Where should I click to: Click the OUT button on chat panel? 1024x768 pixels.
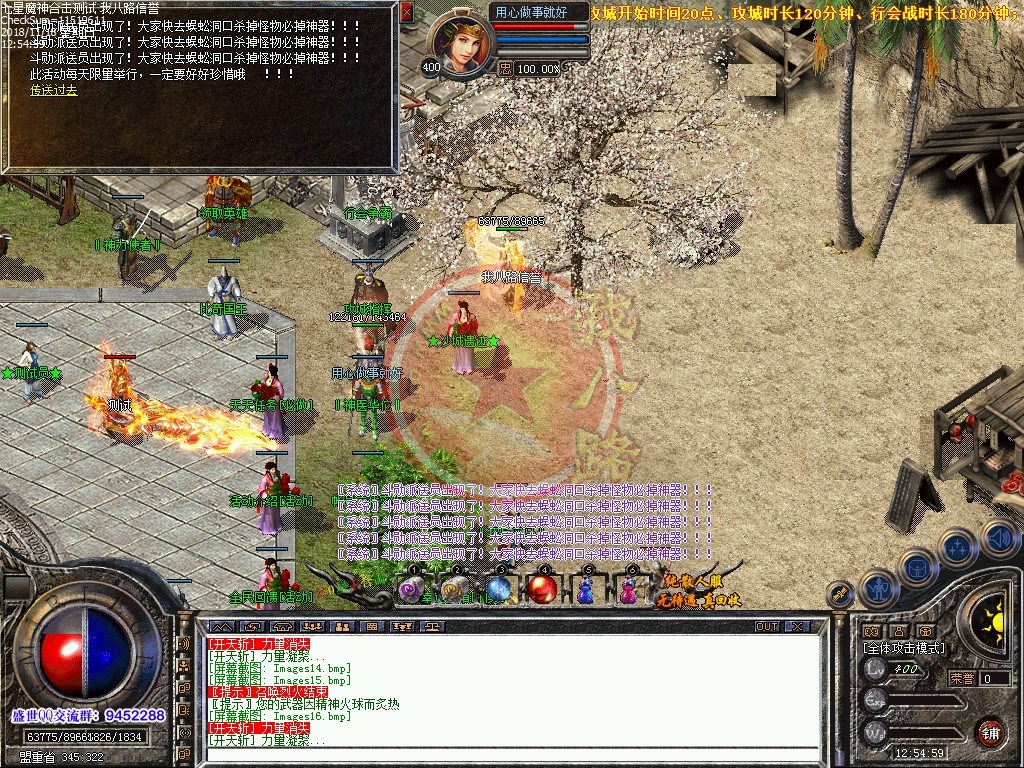click(766, 626)
